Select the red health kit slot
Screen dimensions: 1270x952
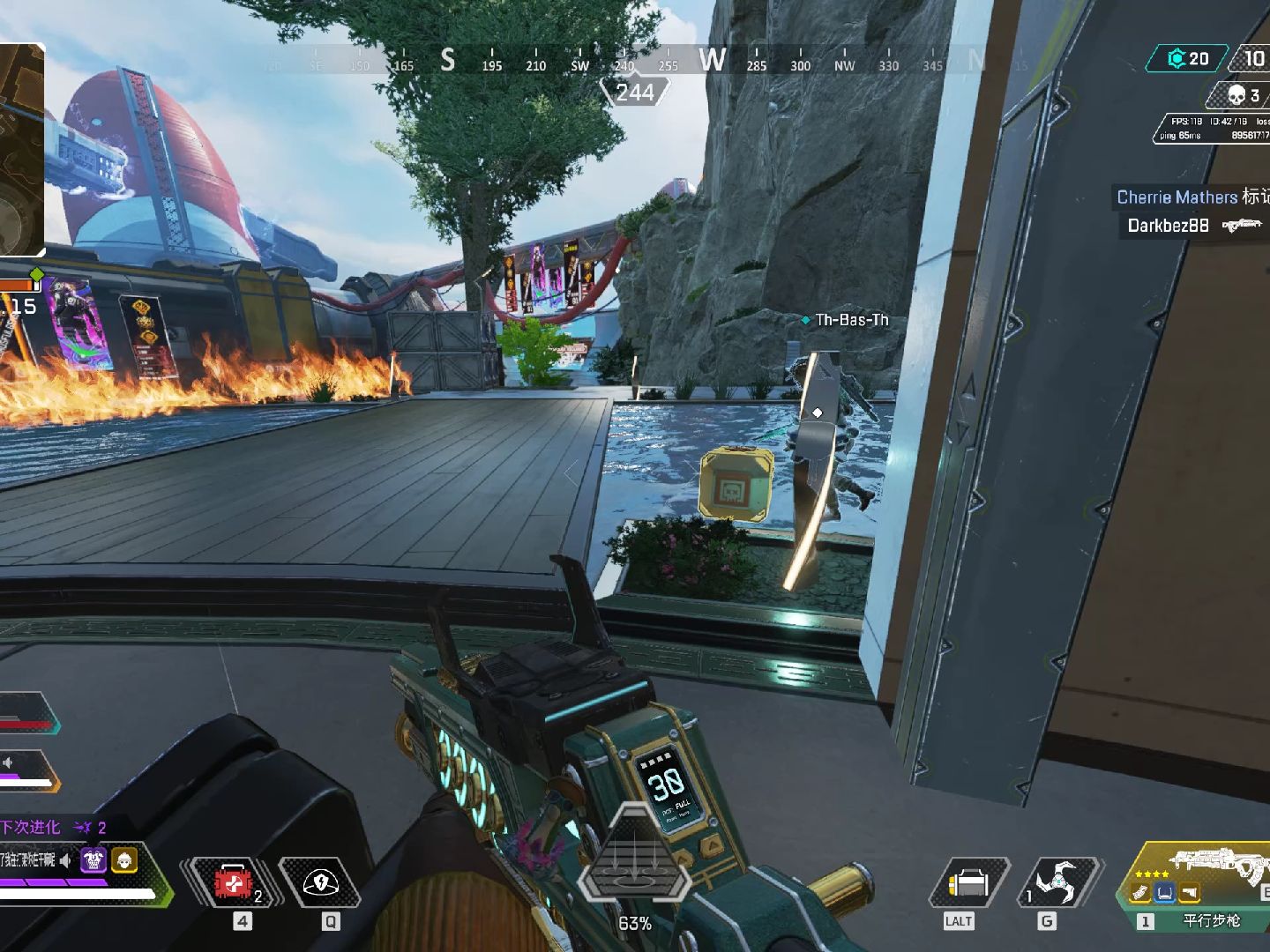[x=233, y=882]
